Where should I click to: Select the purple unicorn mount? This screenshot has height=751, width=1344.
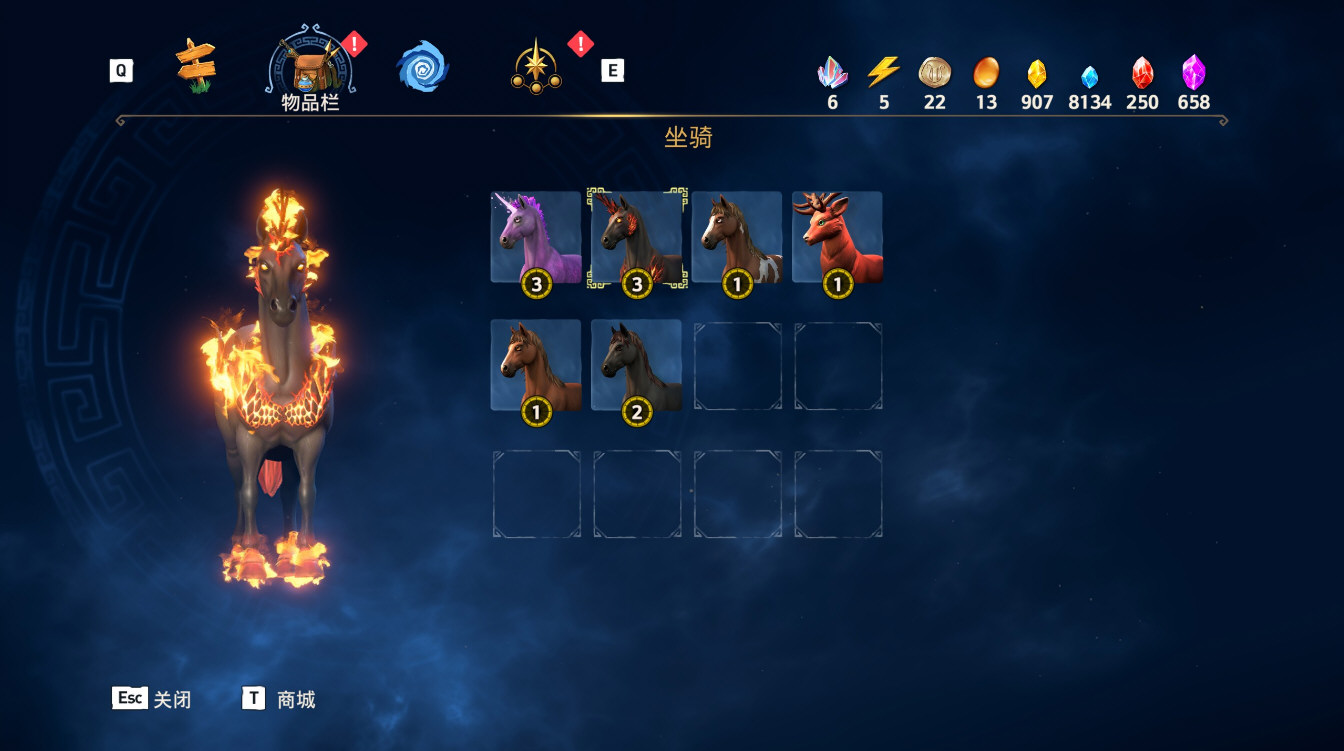point(536,238)
